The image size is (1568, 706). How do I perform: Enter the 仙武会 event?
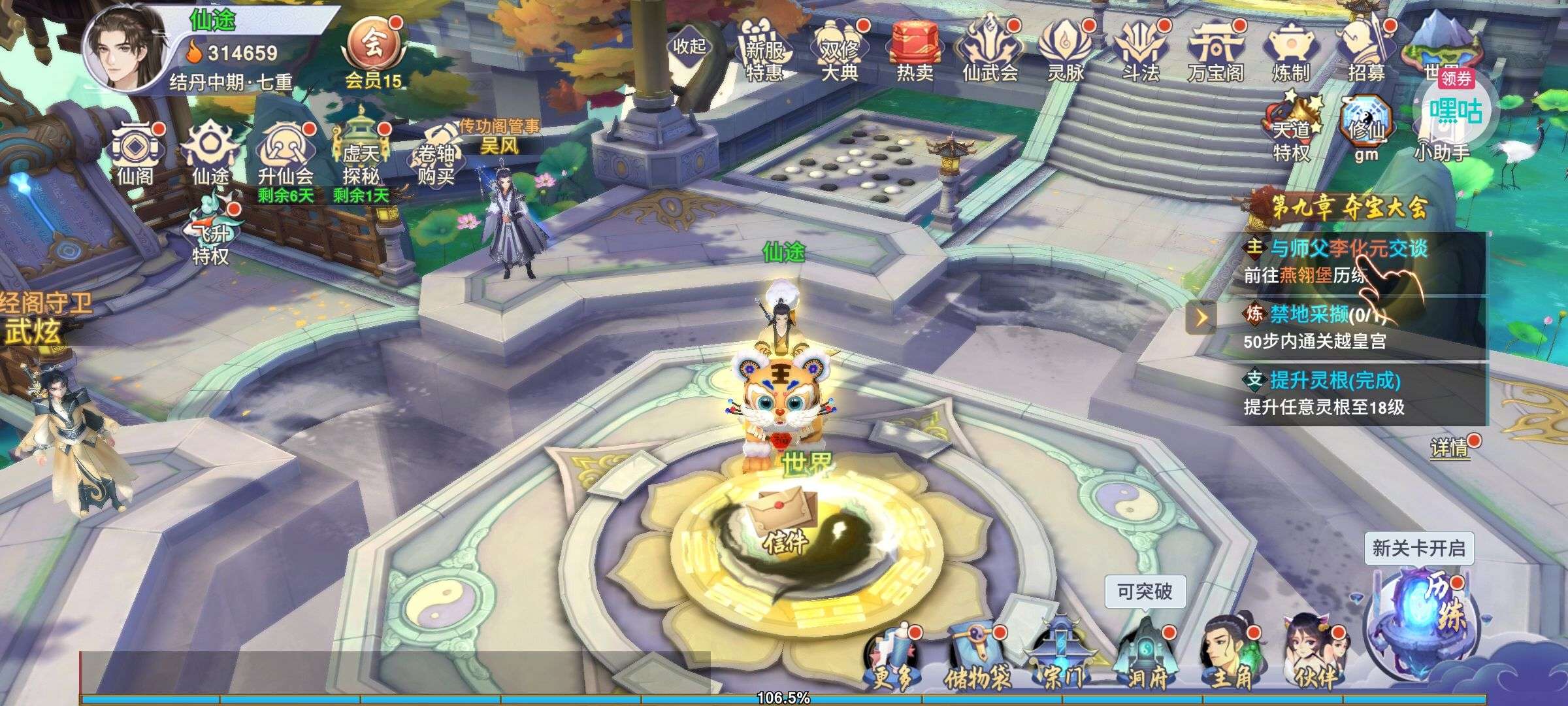point(990,52)
